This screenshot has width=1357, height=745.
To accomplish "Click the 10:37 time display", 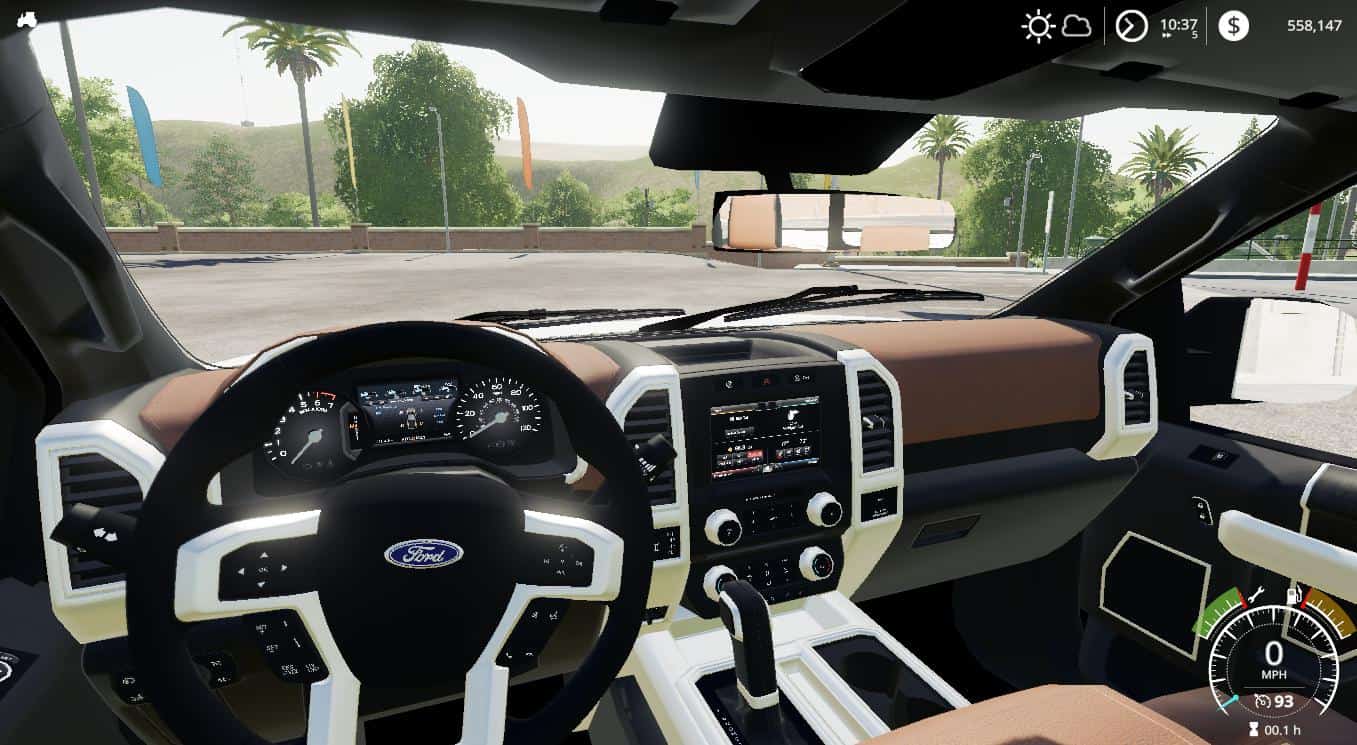I will pyautogui.click(x=1180, y=25).
